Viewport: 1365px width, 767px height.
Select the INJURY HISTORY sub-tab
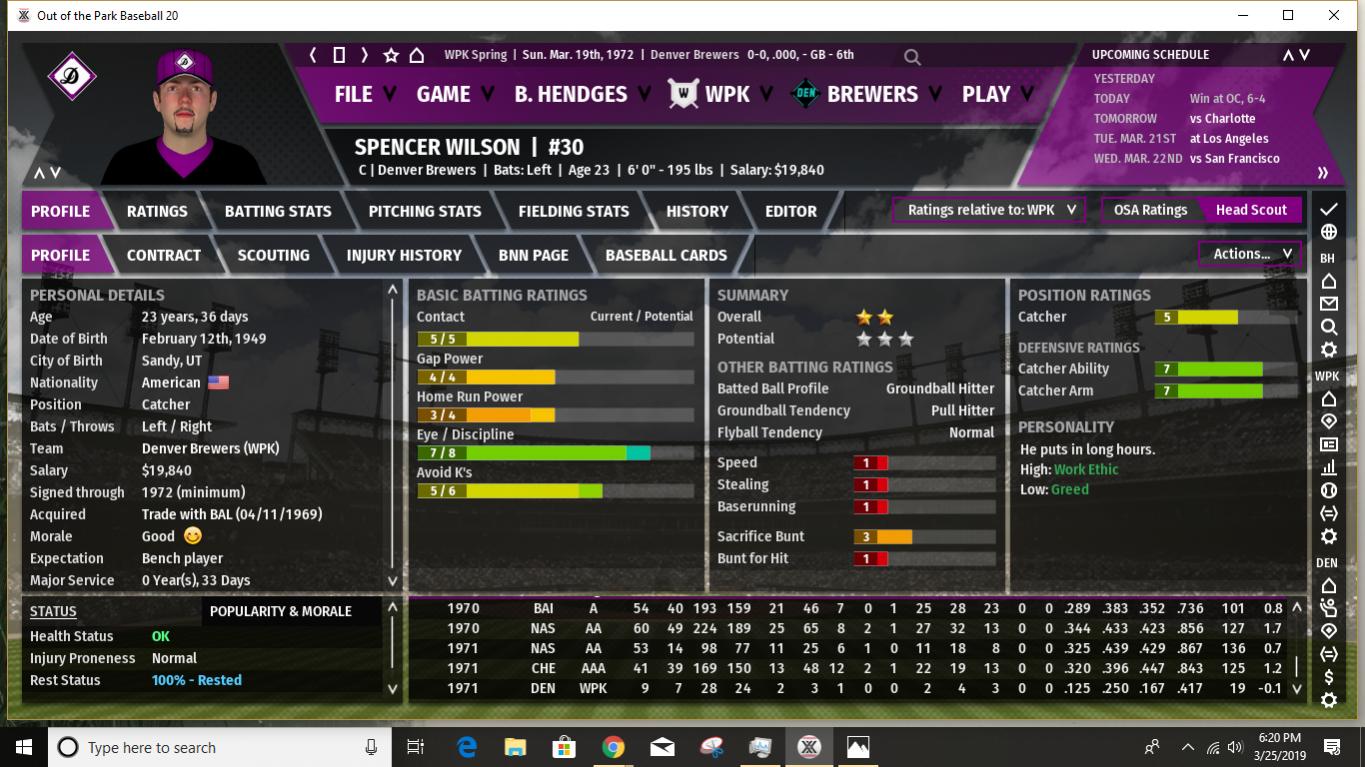404,255
